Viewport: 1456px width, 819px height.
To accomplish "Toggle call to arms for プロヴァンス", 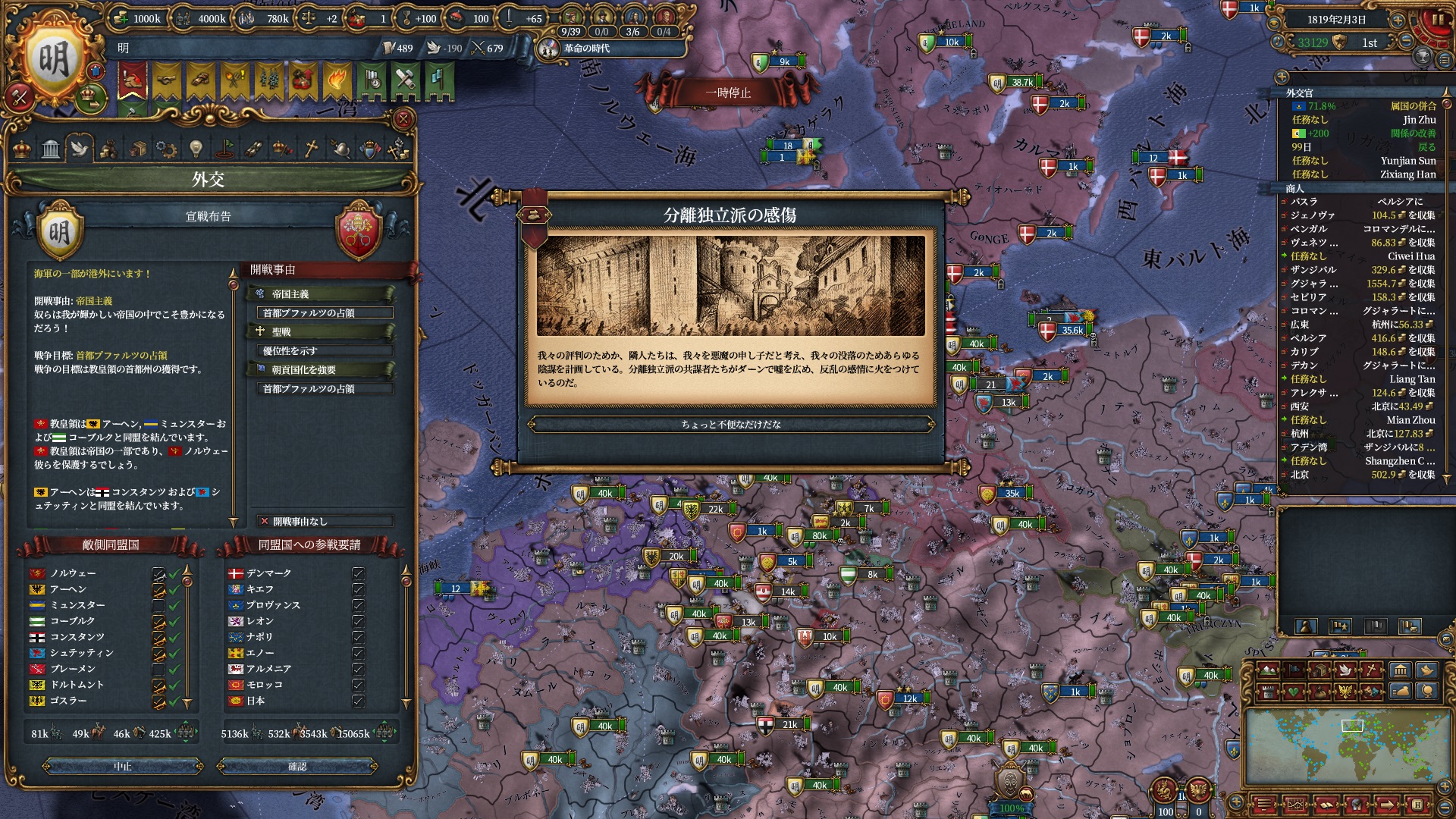I will (358, 605).
